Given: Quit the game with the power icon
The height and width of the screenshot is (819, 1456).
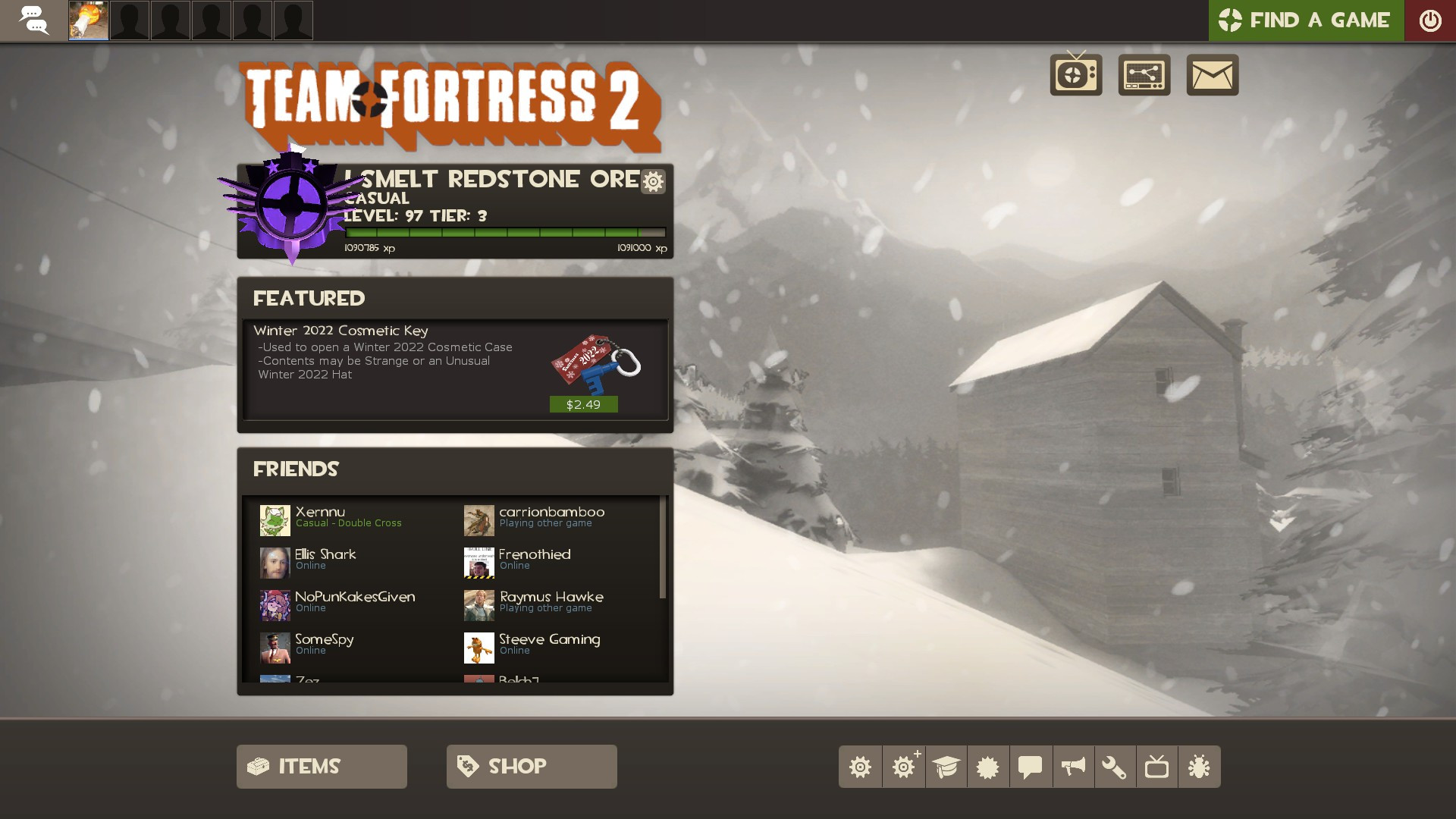Looking at the screenshot, I should coord(1431,20).
